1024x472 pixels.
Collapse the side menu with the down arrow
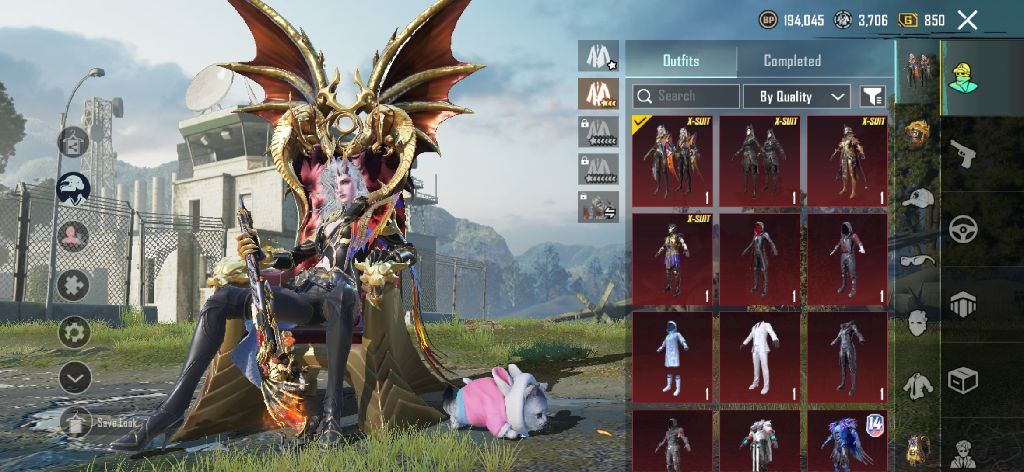coord(74,377)
